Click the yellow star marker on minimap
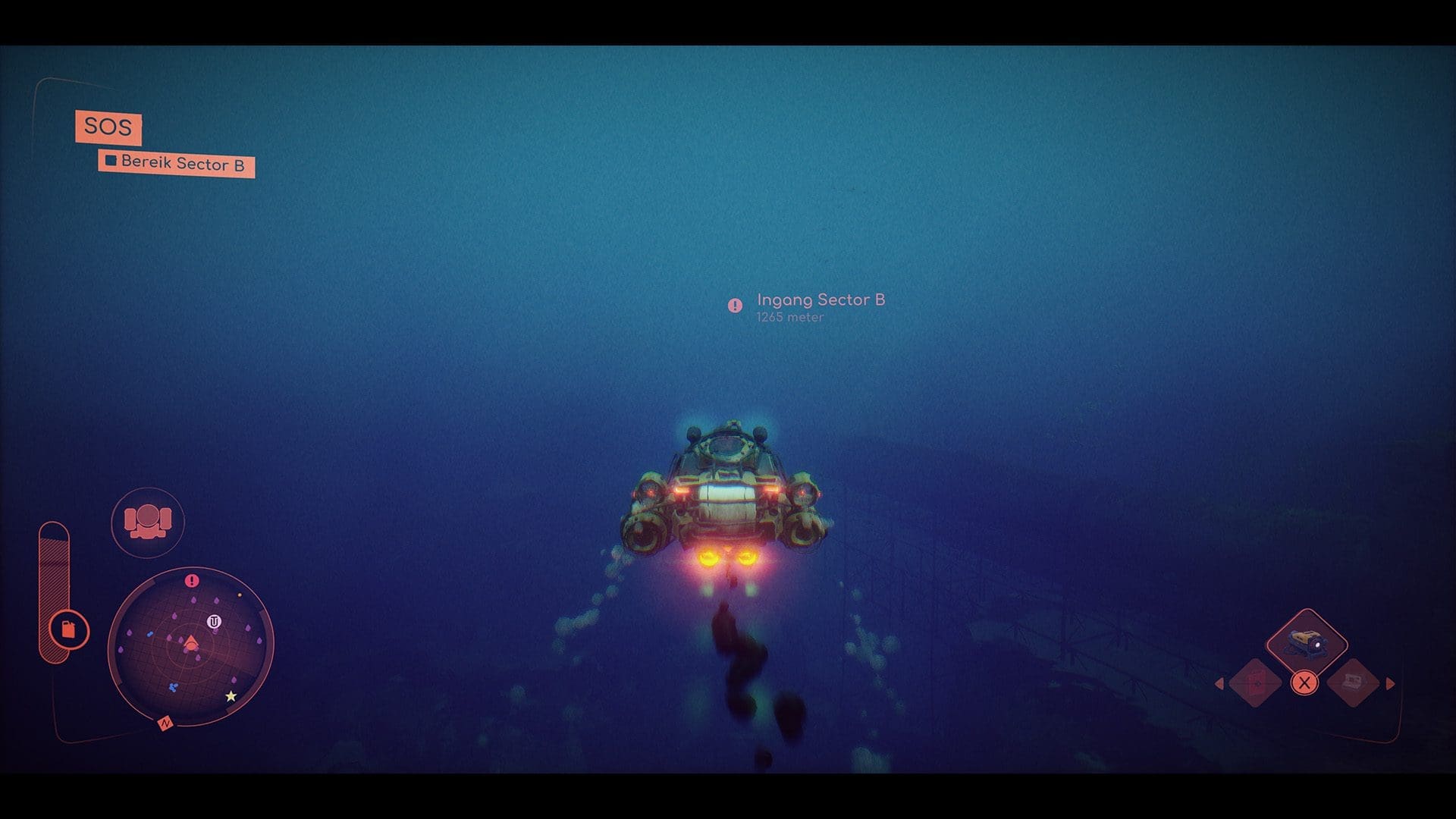Image resolution: width=1456 pixels, height=819 pixels. [231, 696]
